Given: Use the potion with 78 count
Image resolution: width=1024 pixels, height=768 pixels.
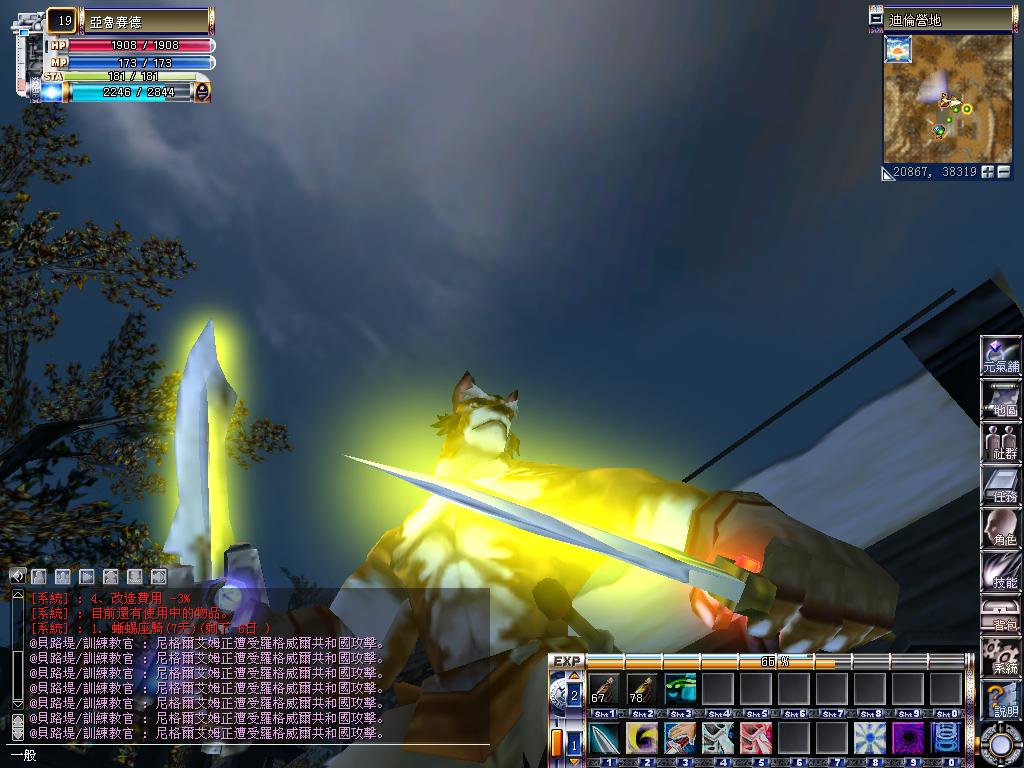Looking at the screenshot, I should point(641,689).
